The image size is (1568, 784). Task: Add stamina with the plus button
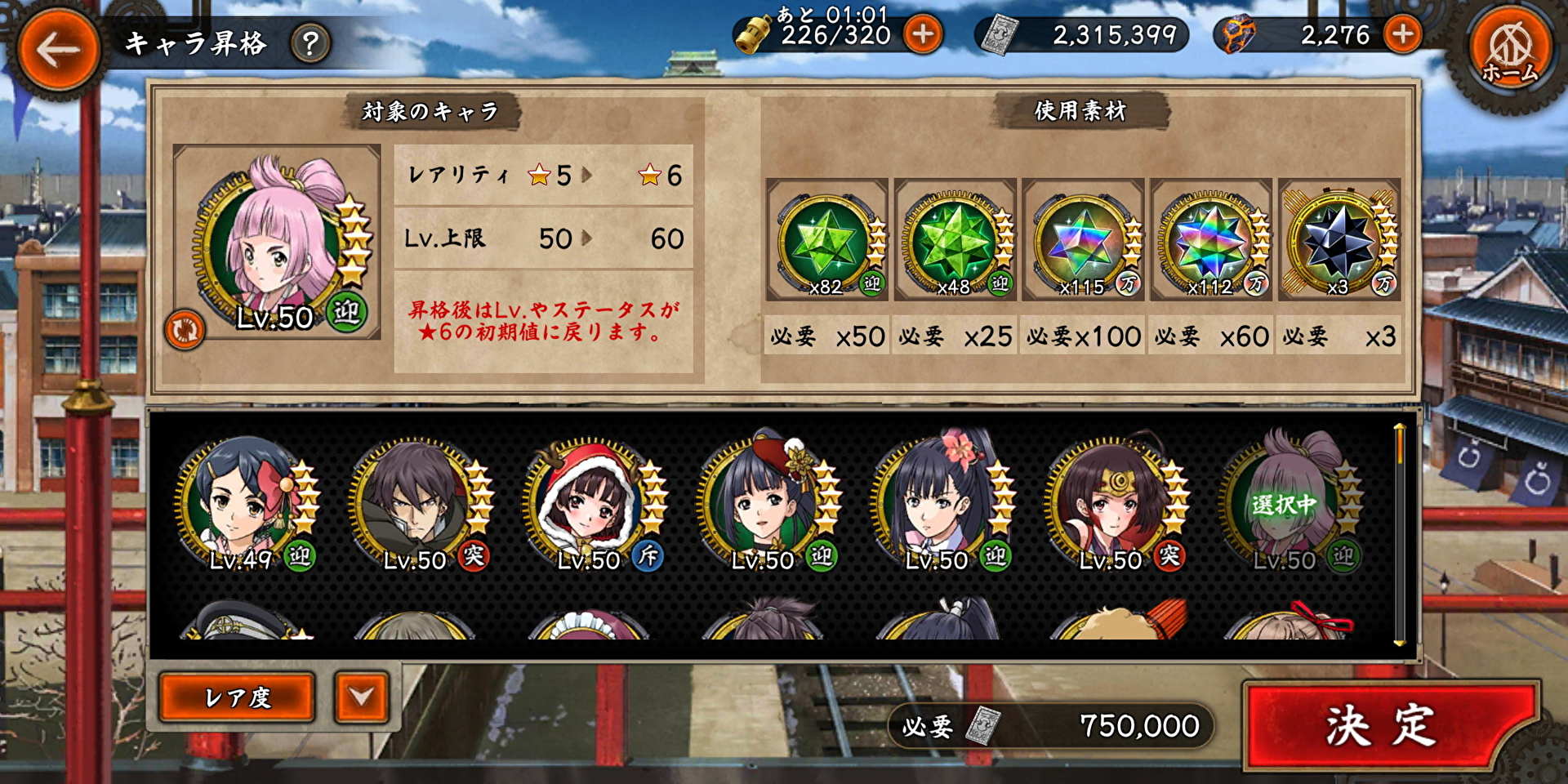coord(924,34)
